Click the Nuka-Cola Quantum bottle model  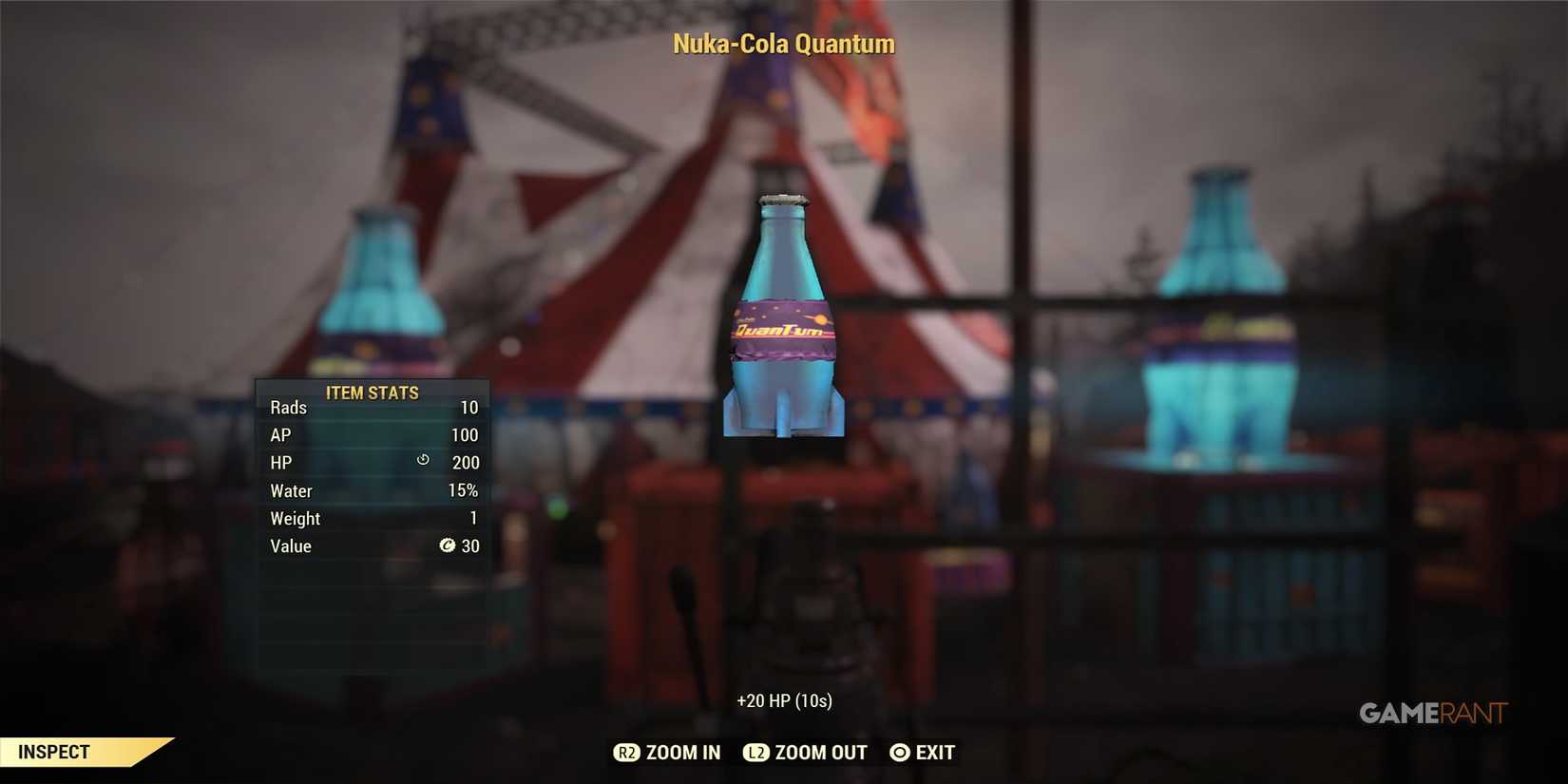(x=784, y=314)
